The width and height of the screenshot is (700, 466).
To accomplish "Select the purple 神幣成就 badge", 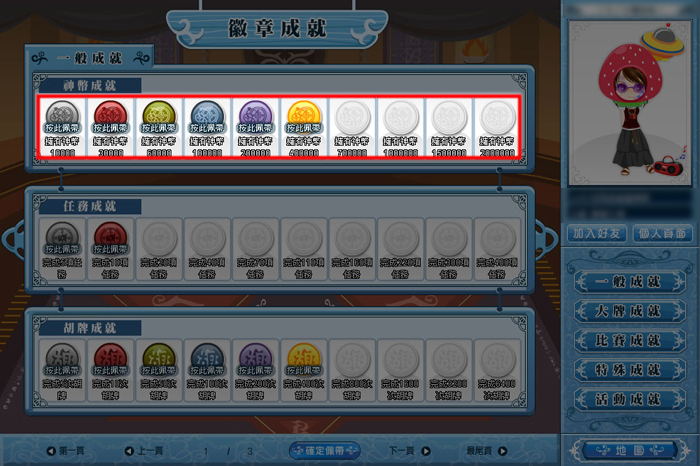I will pyautogui.click(x=259, y=119).
